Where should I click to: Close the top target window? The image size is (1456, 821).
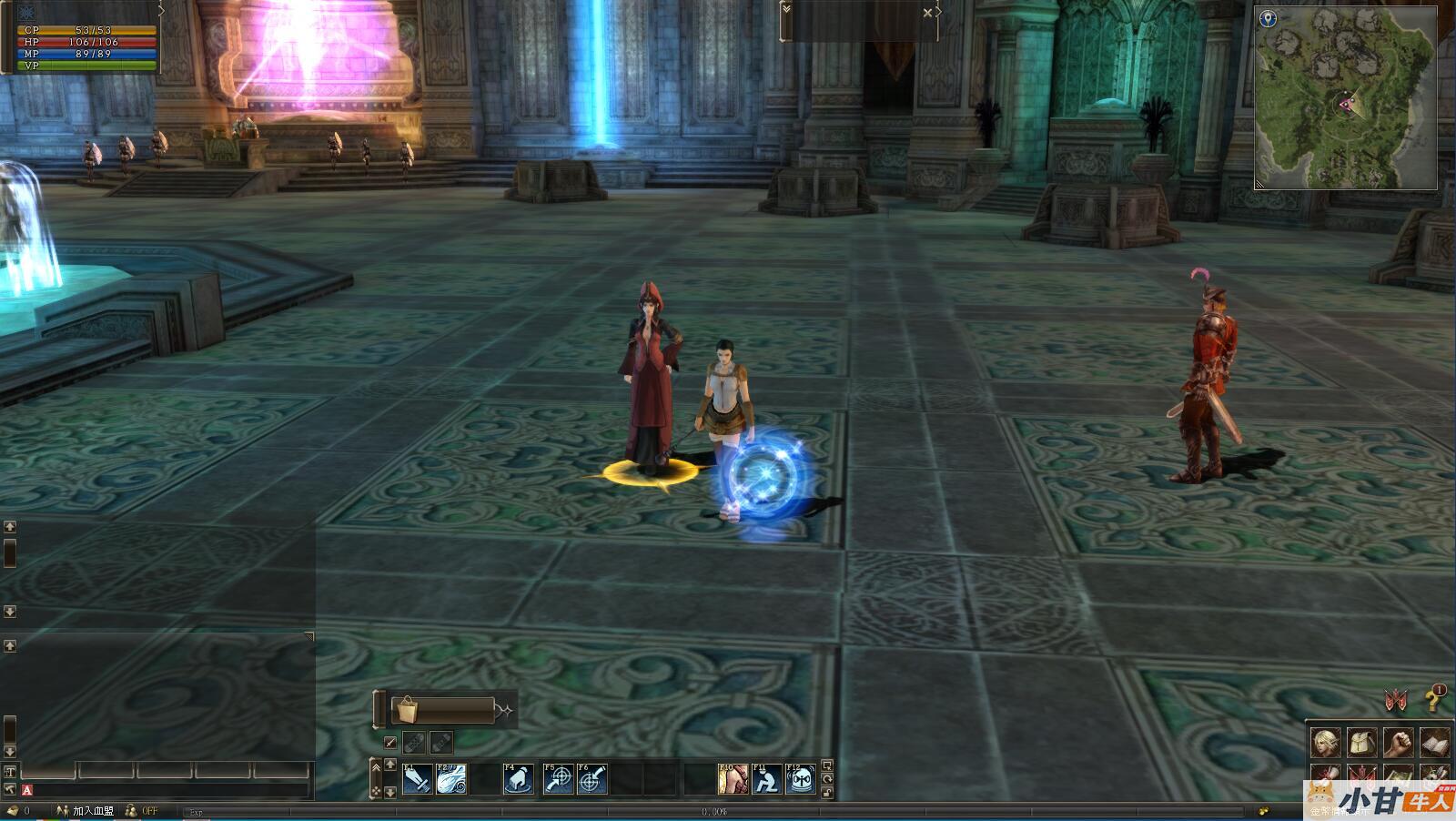(927, 13)
